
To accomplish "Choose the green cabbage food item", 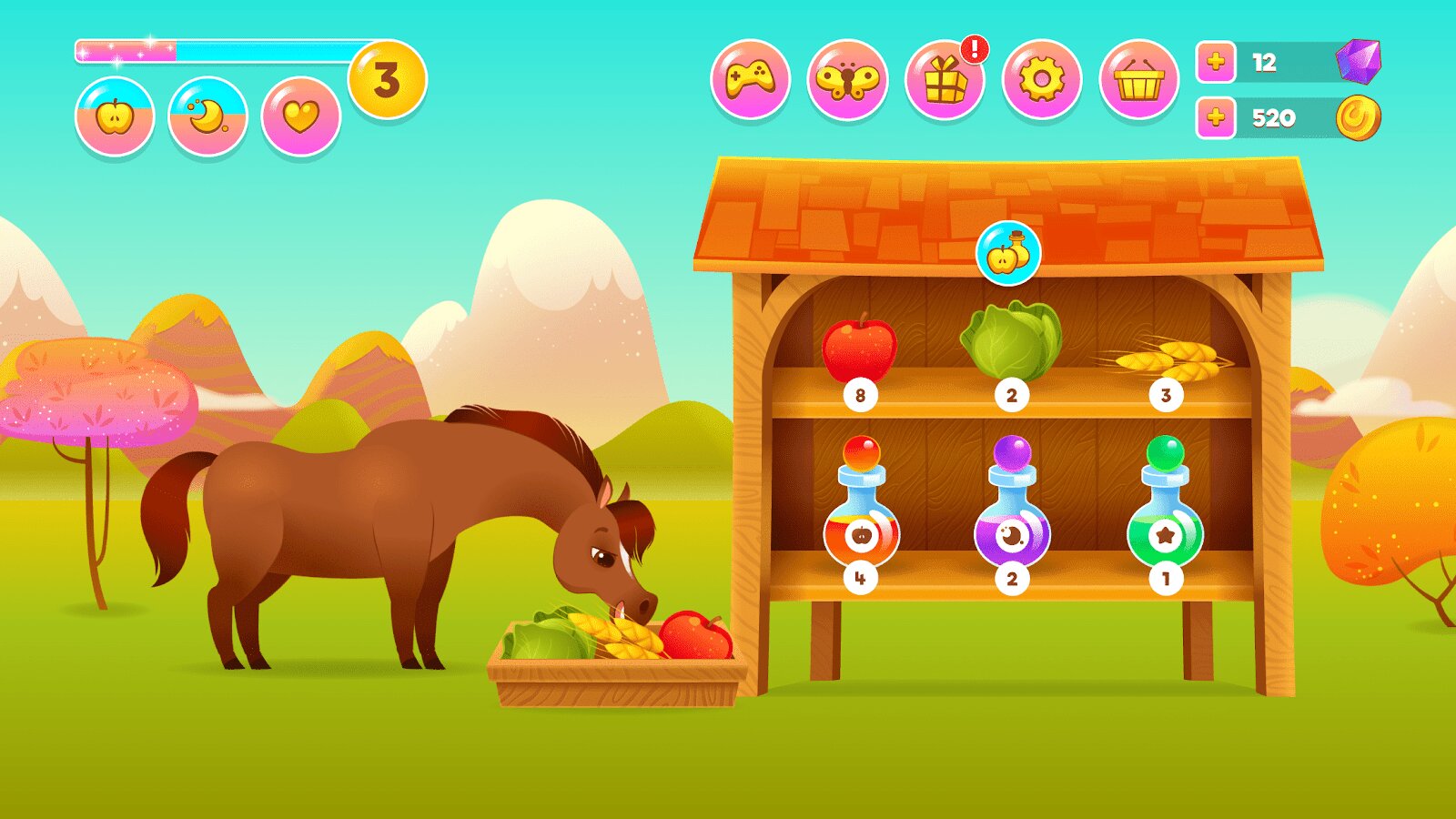I will pos(1011,341).
